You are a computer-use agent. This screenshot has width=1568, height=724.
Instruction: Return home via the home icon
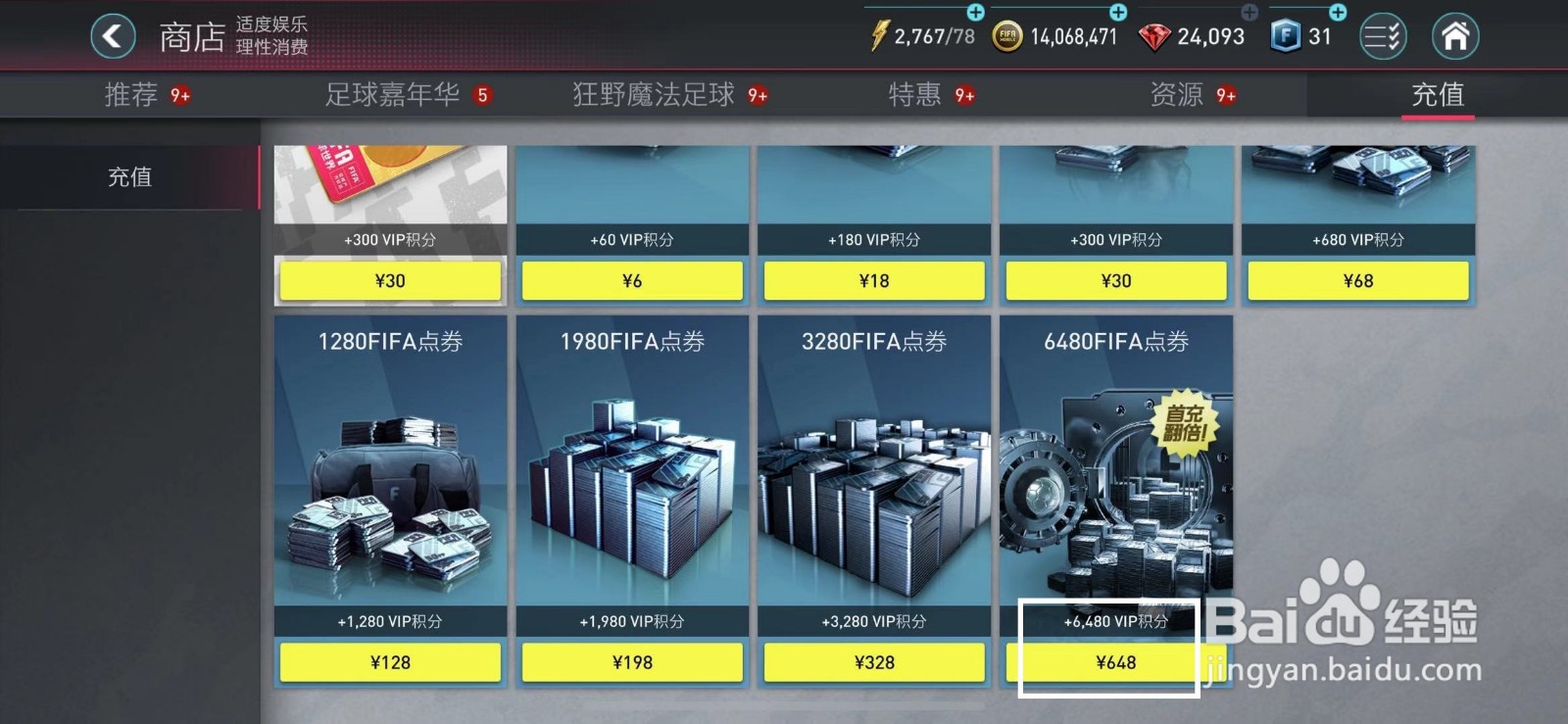click(1454, 35)
